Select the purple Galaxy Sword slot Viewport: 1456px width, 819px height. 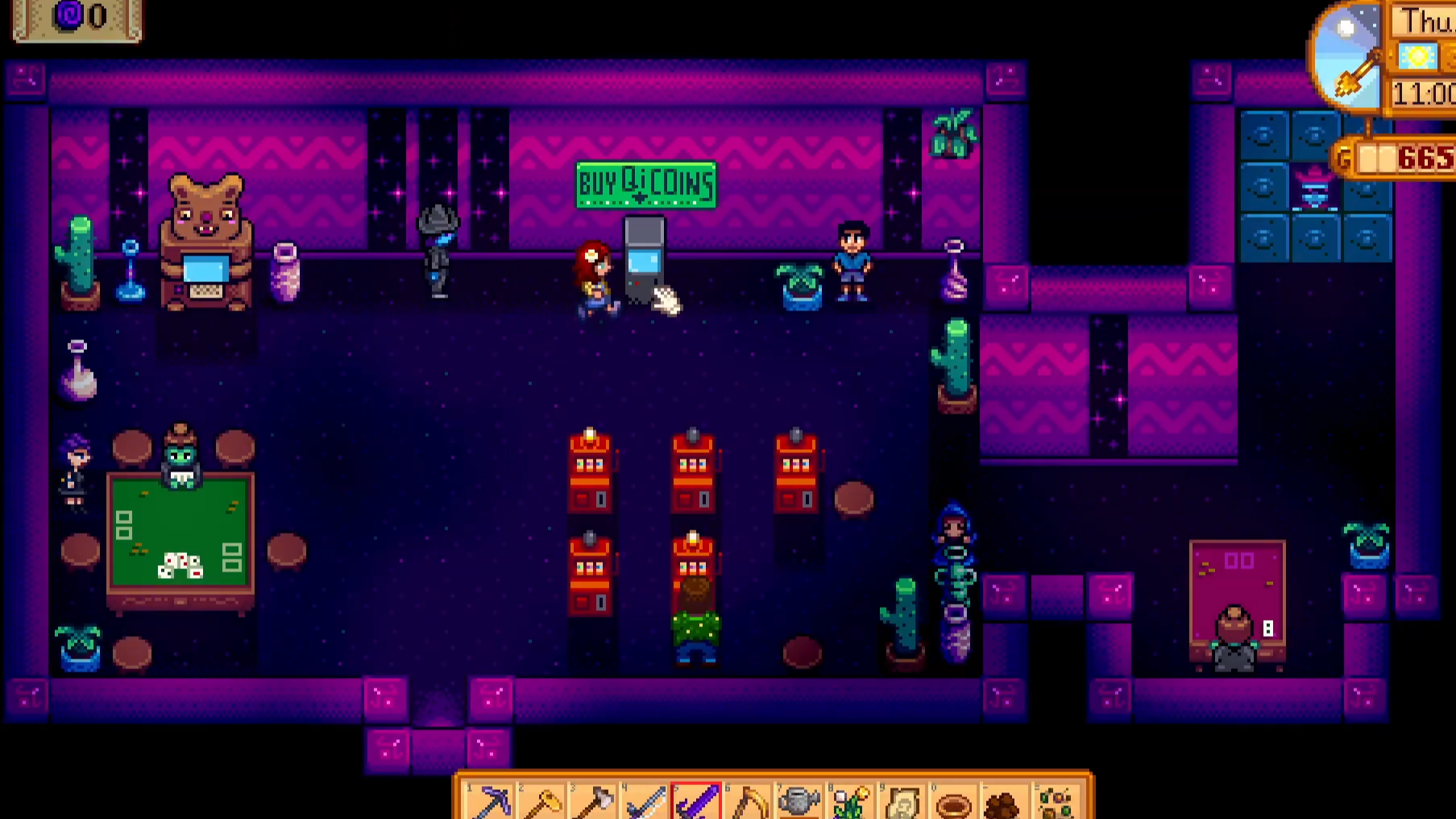[x=696, y=802]
